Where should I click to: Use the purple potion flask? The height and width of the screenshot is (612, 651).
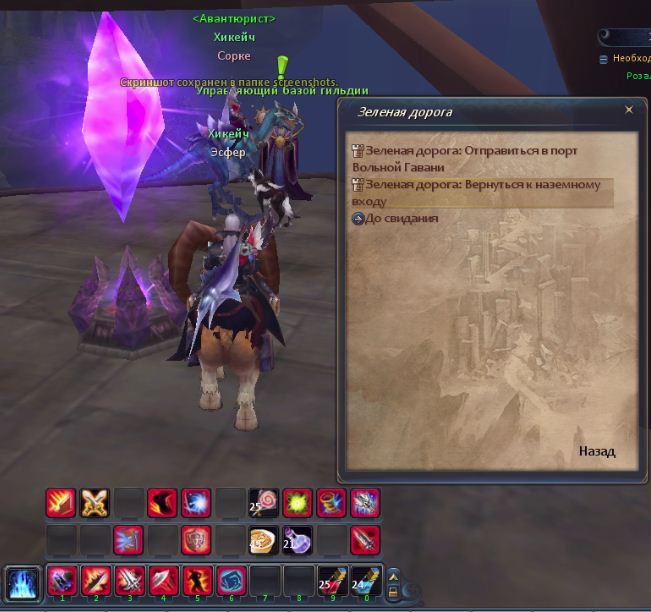pyautogui.click(x=298, y=540)
